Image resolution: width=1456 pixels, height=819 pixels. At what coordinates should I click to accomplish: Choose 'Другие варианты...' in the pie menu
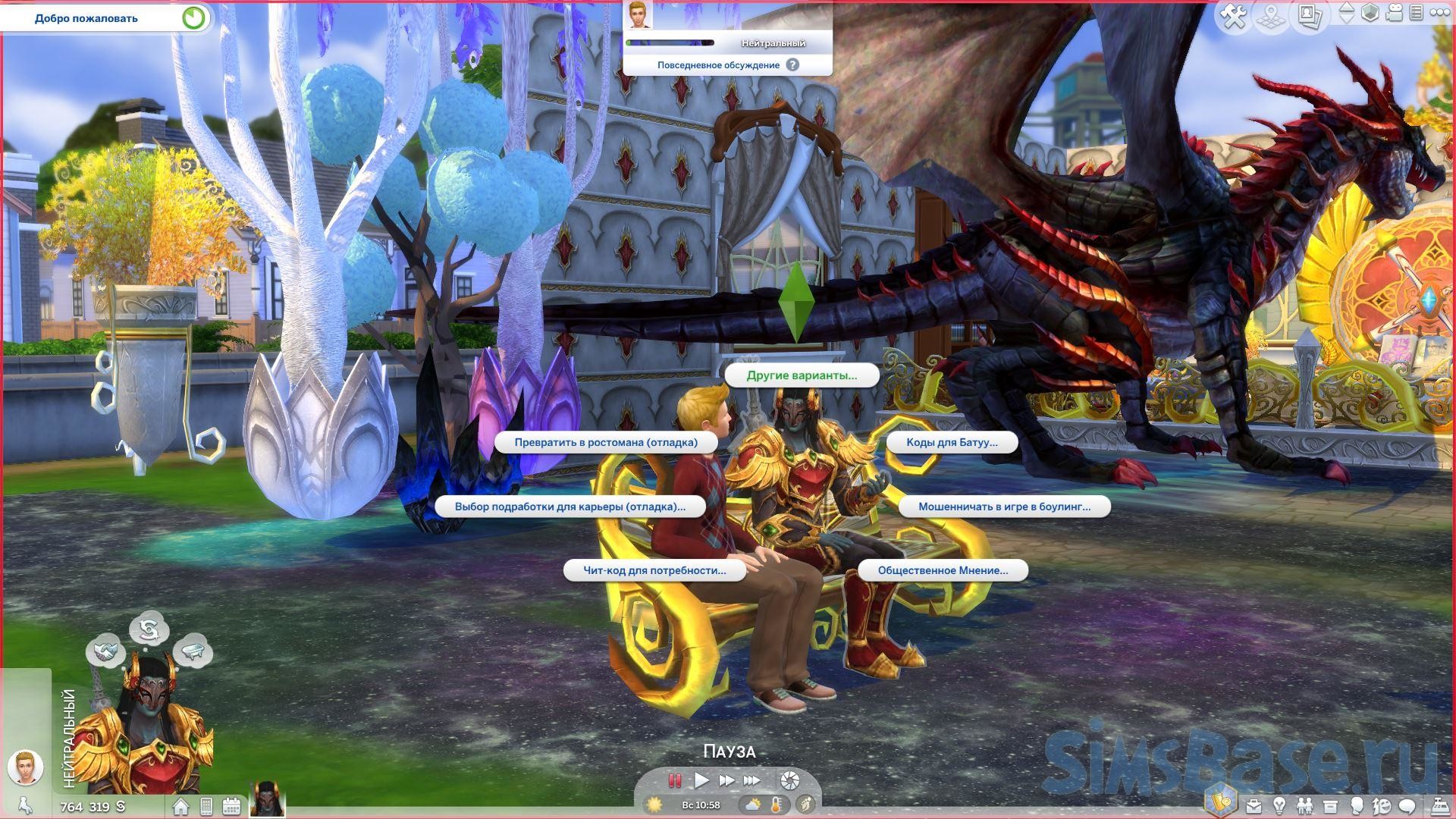802,375
